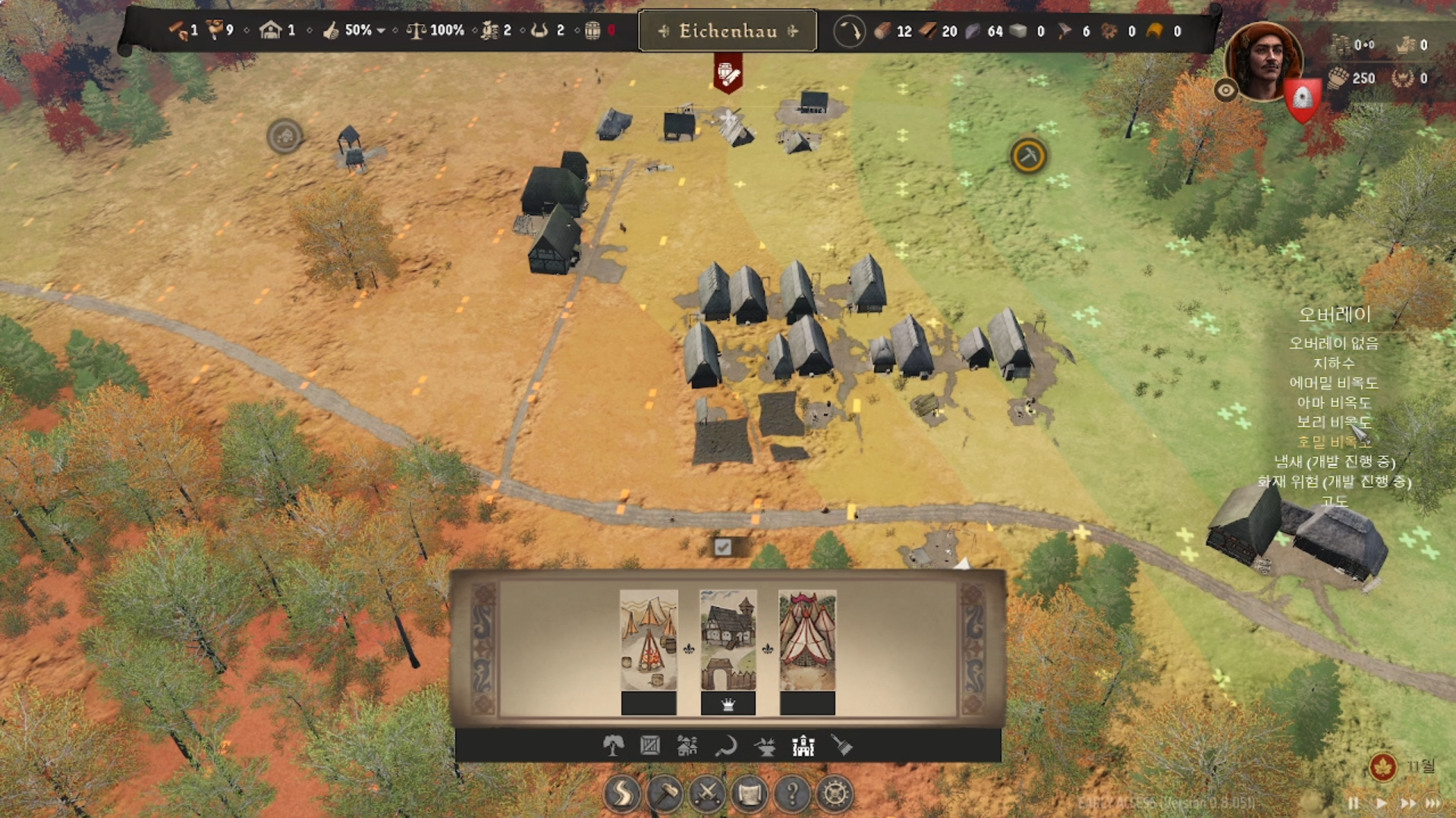Pick the striped mercenary tent card

[807, 641]
